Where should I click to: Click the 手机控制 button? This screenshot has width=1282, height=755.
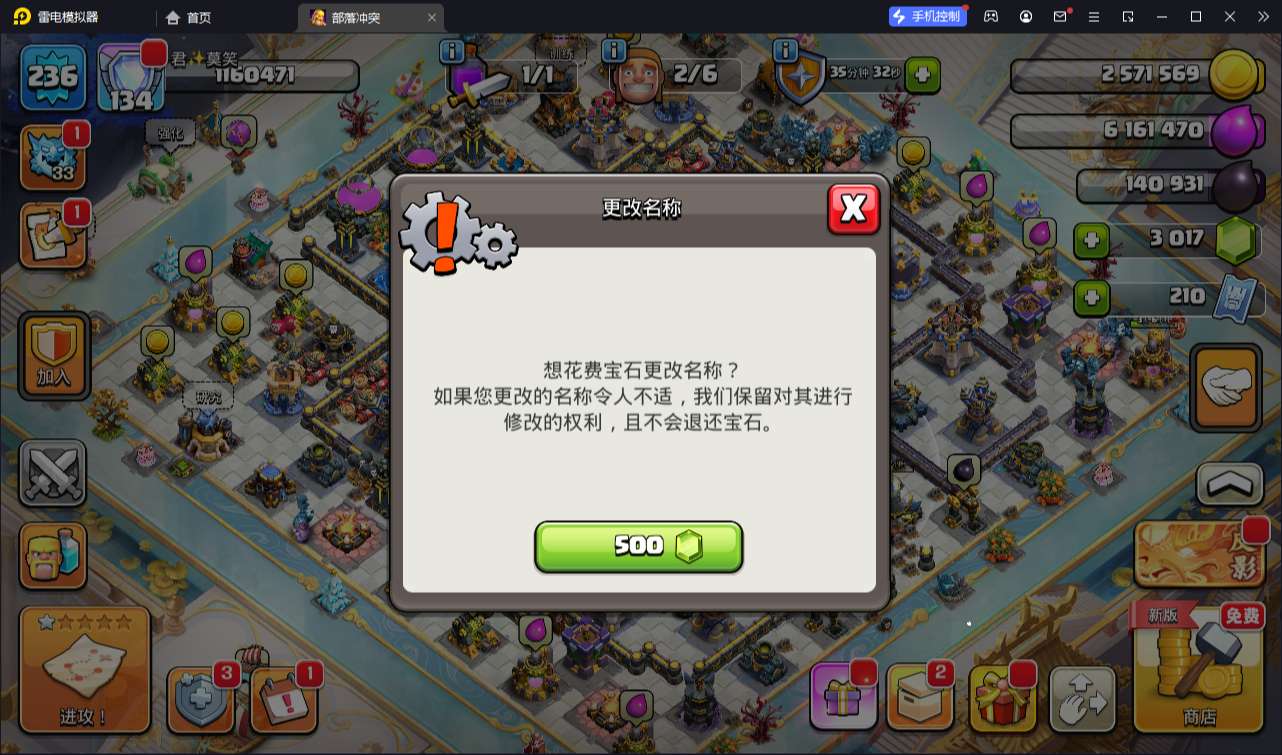point(925,15)
